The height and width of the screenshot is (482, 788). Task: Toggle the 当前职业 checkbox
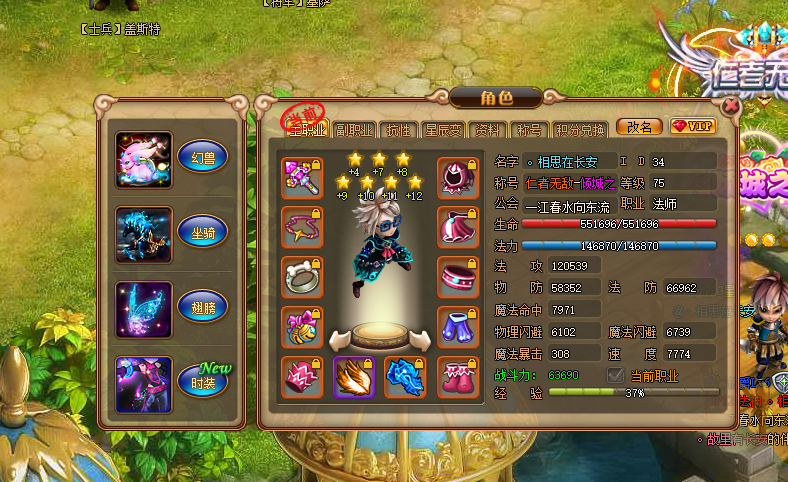point(617,374)
